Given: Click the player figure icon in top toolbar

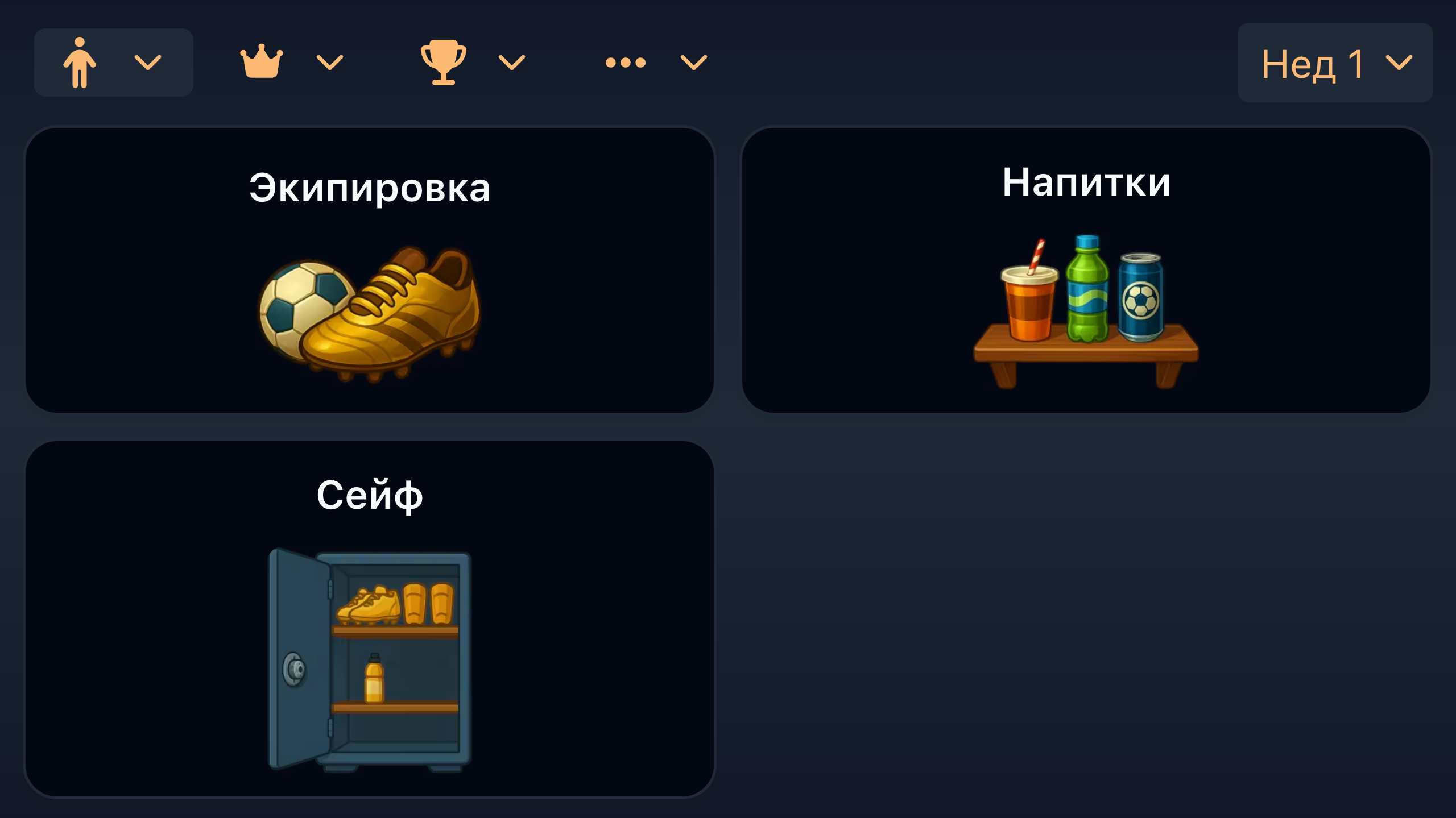Looking at the screenshot, I should [80, 61].
